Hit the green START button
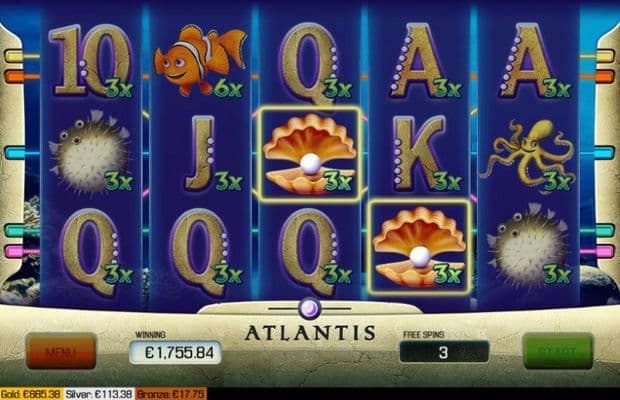 (557, 351)
